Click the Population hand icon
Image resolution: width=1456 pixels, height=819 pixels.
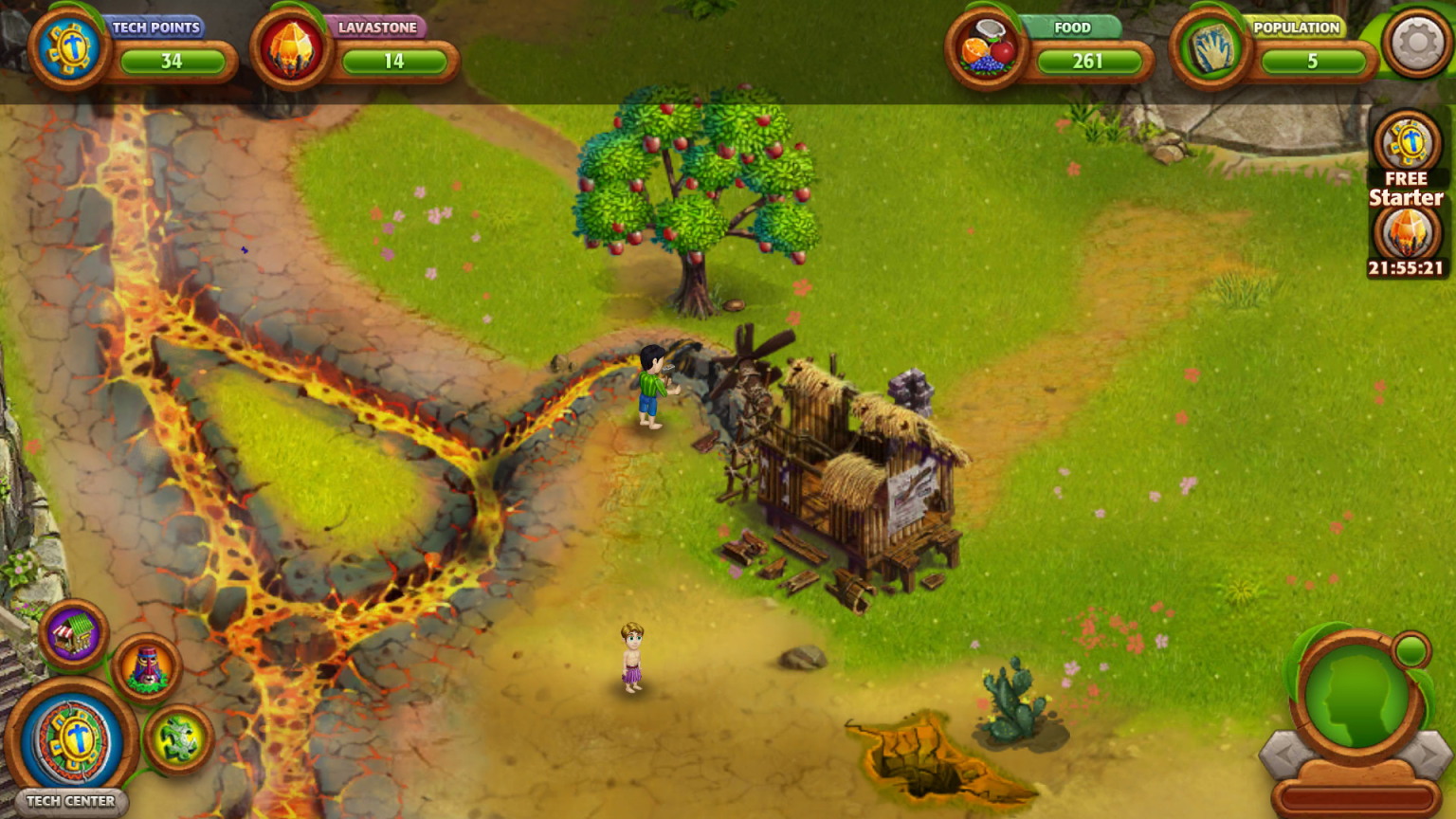click(1209, 49)
